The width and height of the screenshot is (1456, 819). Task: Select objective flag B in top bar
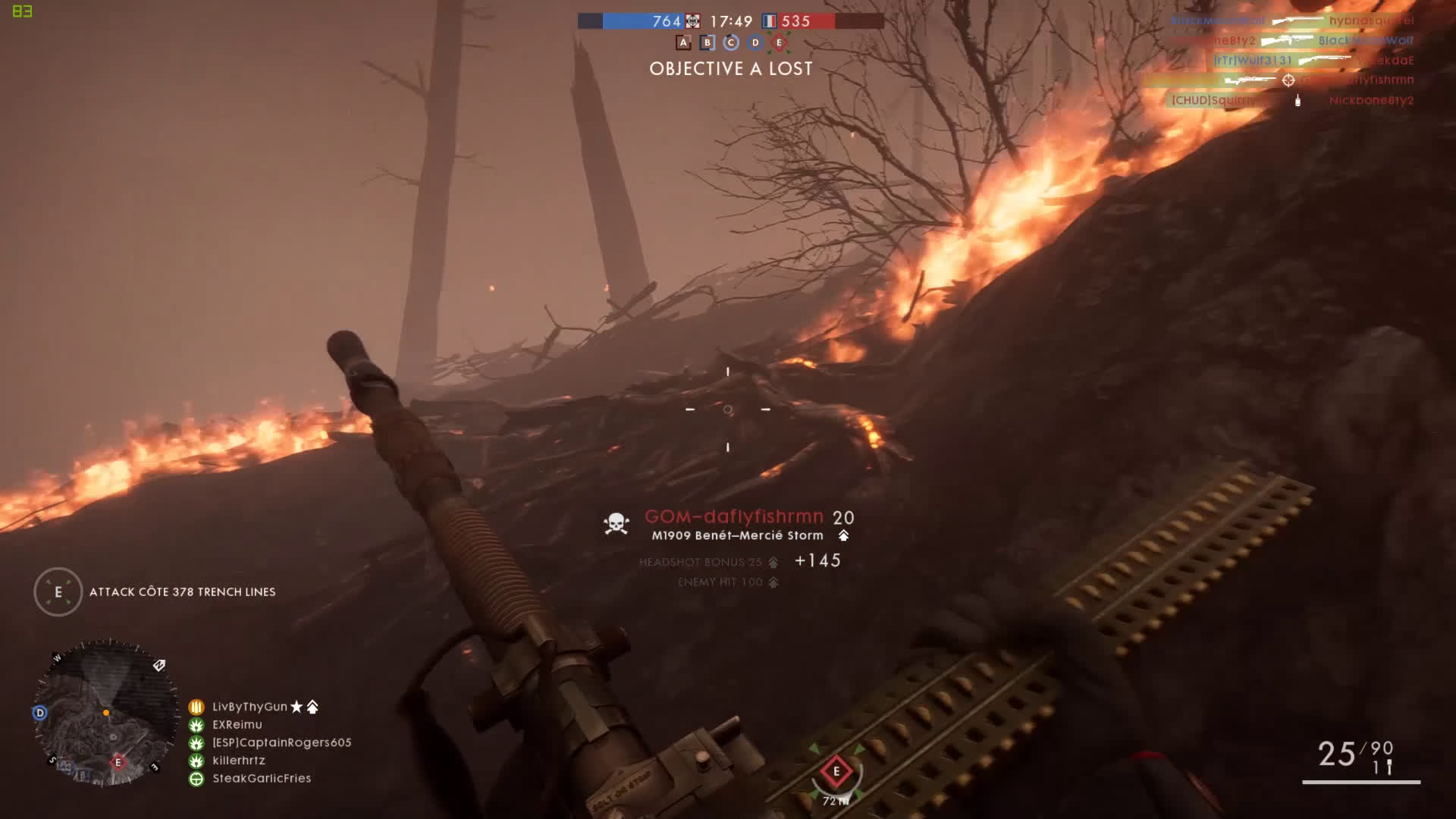click(x=707, y=42)
